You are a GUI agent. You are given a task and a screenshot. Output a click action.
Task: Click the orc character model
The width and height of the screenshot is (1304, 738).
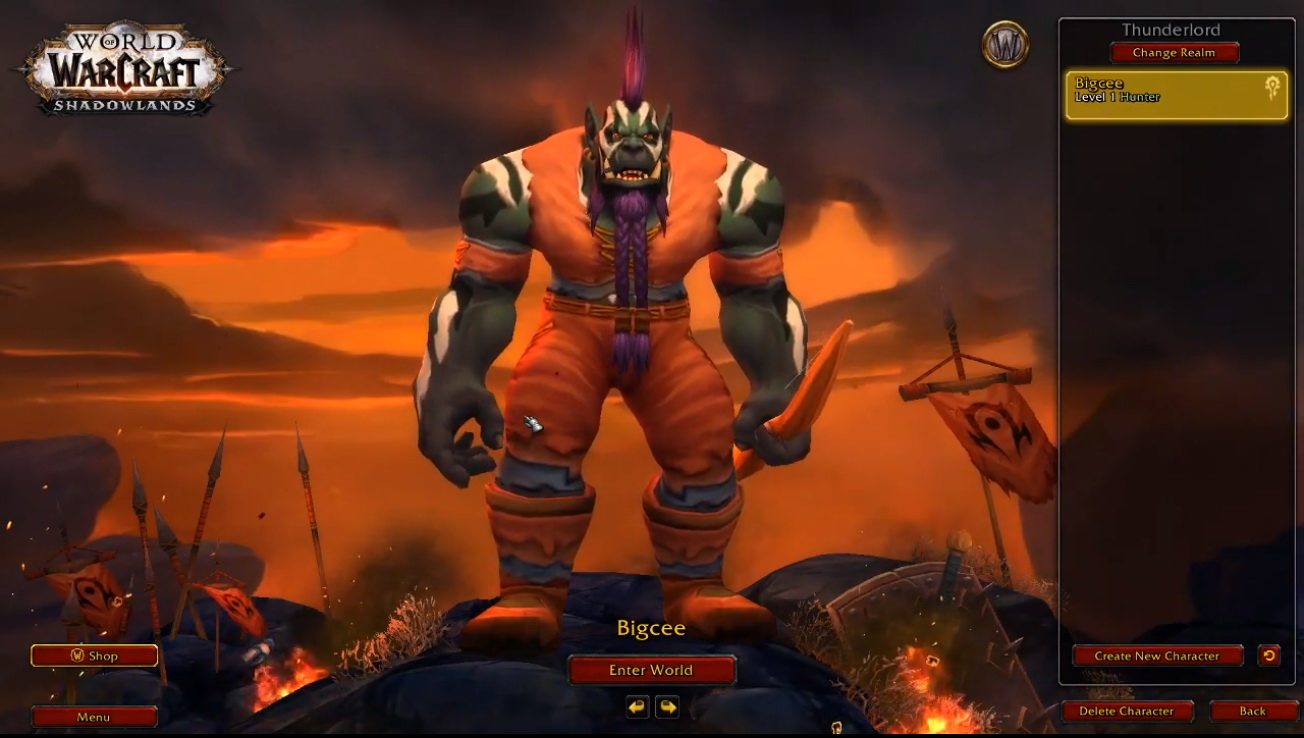point(620,300)
